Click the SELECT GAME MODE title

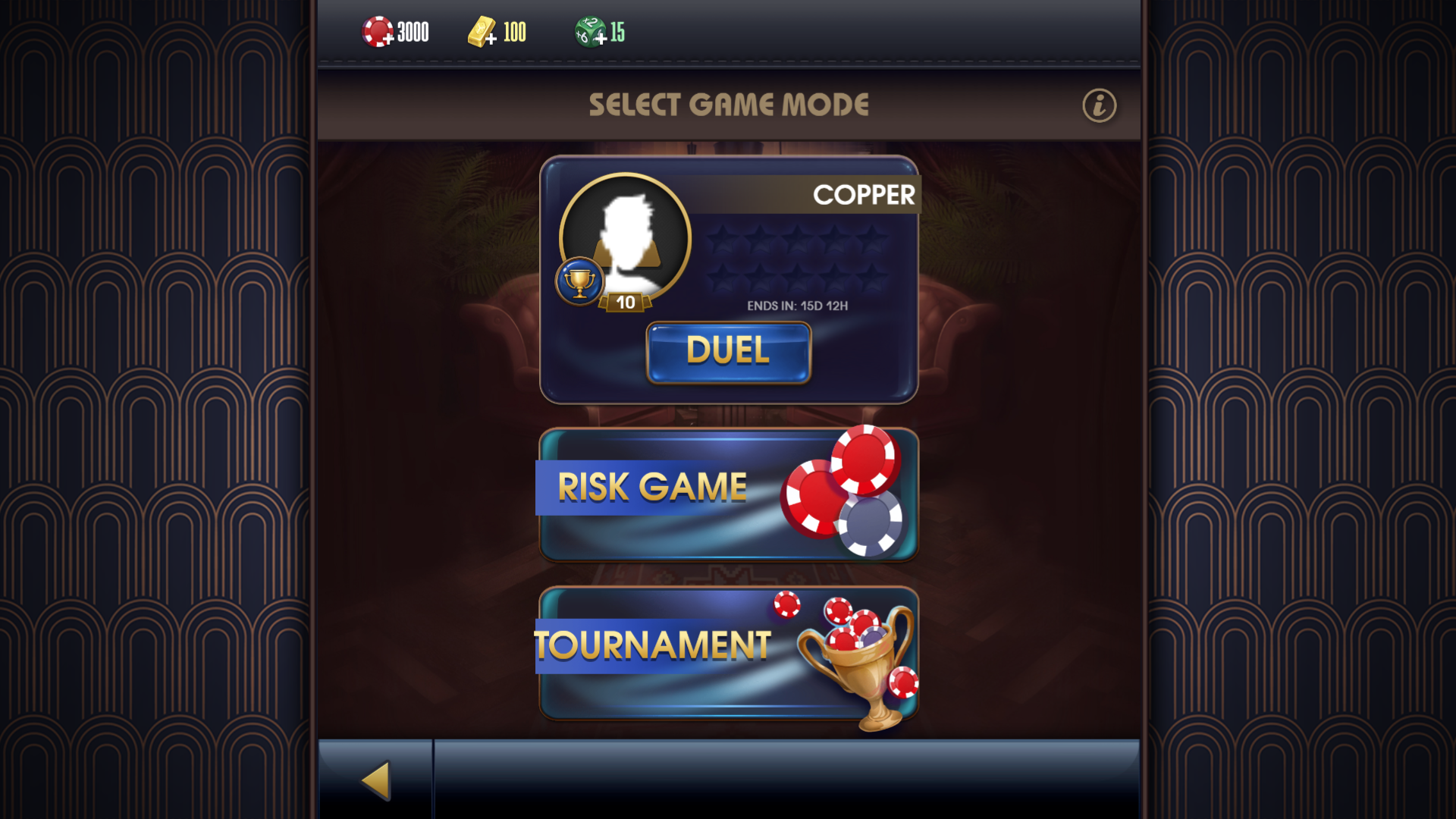[x=730, y=104]
